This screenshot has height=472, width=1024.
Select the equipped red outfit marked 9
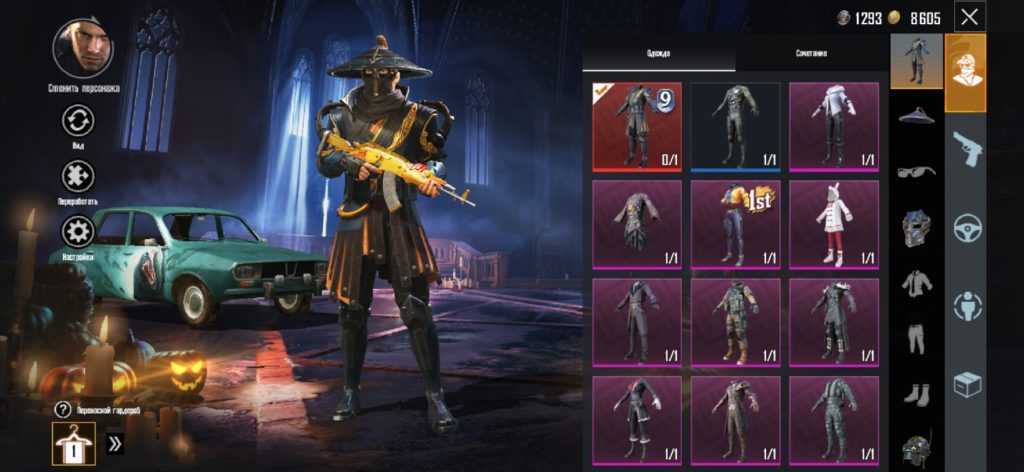coord(637,126)
